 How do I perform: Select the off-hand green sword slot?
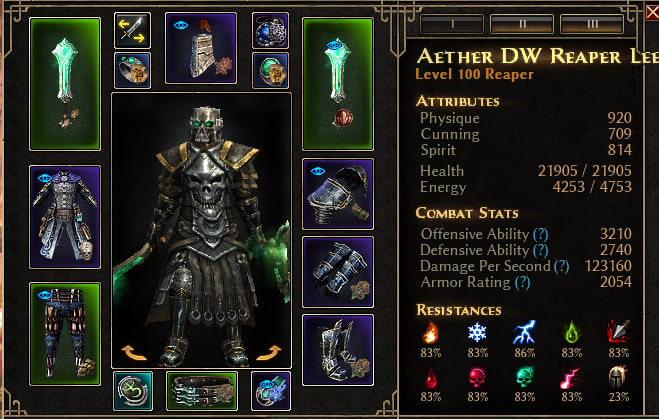click(337, 82)
